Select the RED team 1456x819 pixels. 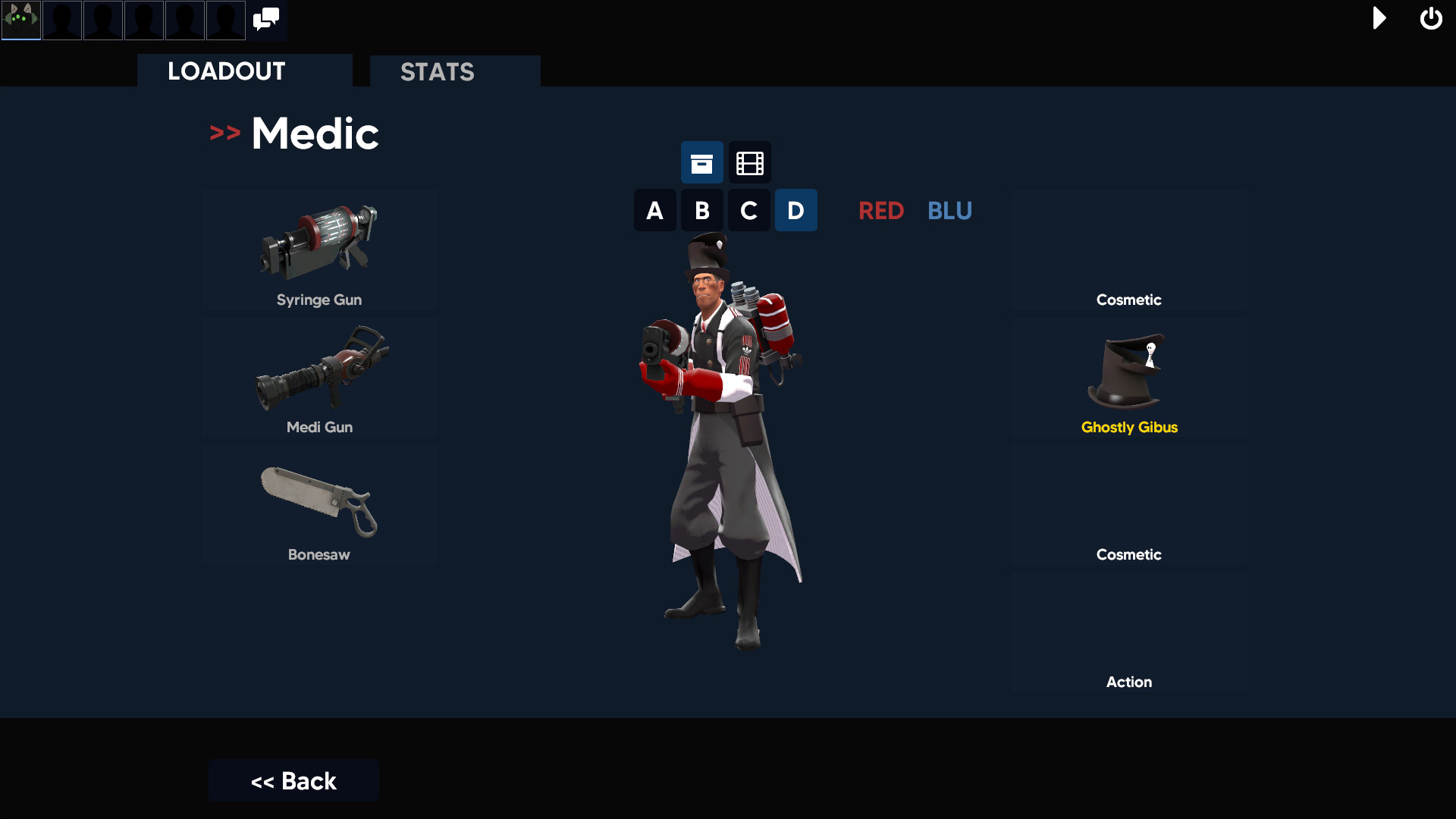(881, 211)
